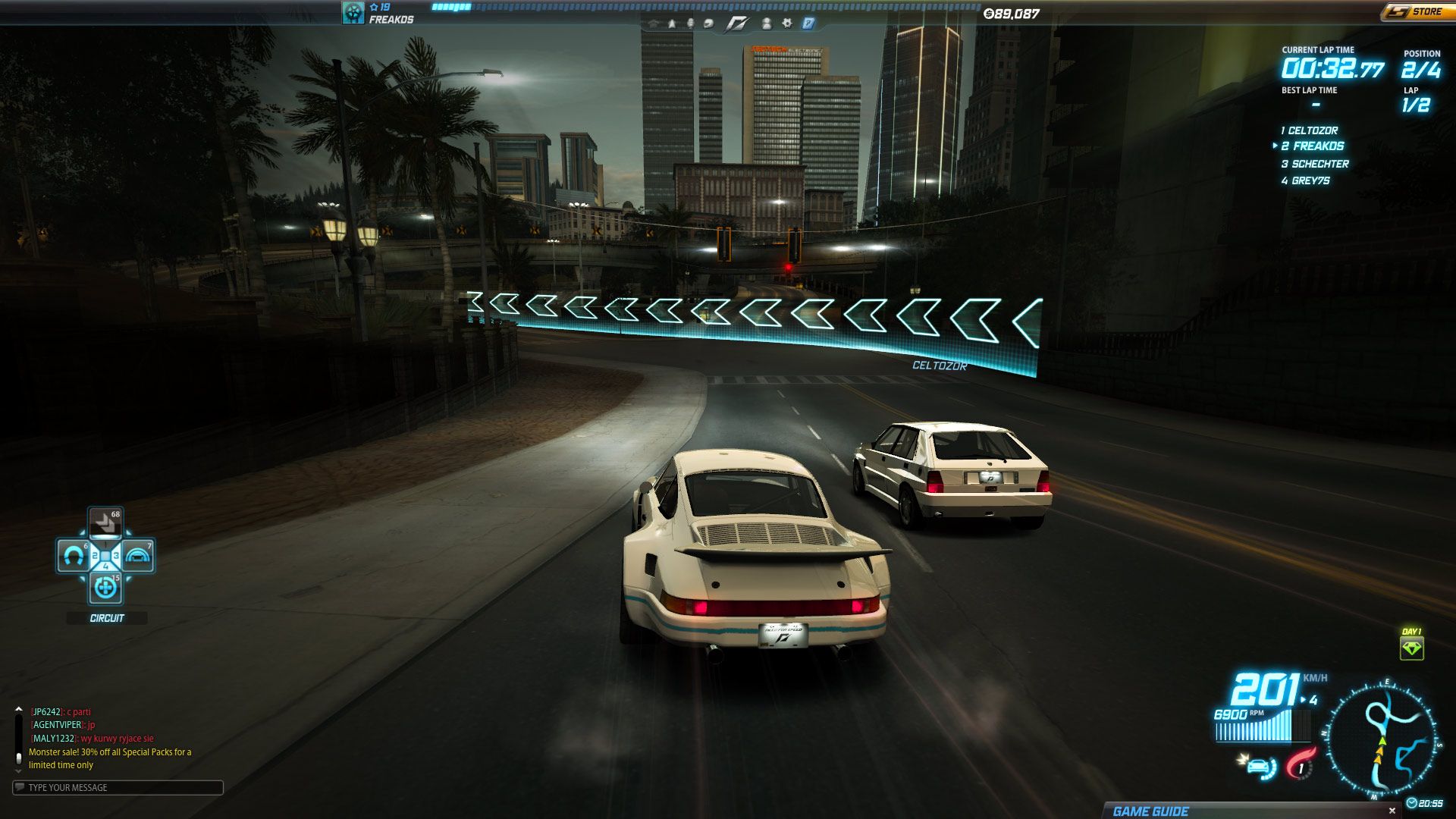Open the Day 1 green gem reward icon
Image resolution: width=1456 pixels, height=819 pixels.
(1411, 648)
